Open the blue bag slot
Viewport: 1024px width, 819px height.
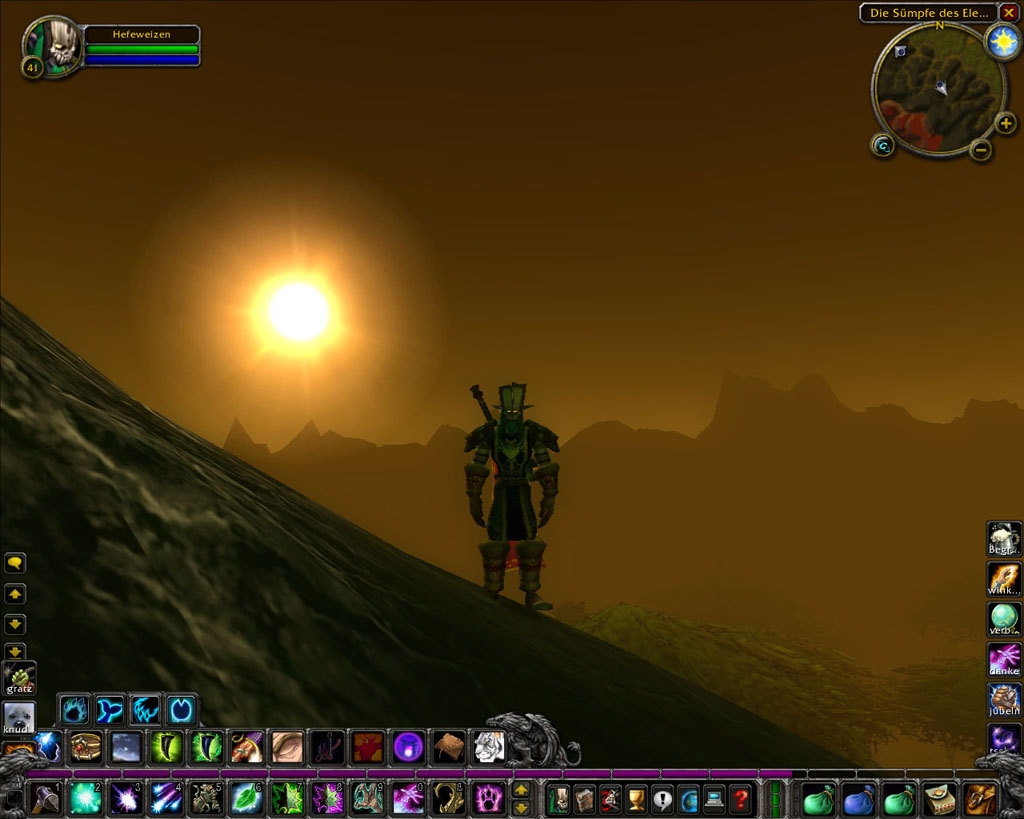pos(859,799)
